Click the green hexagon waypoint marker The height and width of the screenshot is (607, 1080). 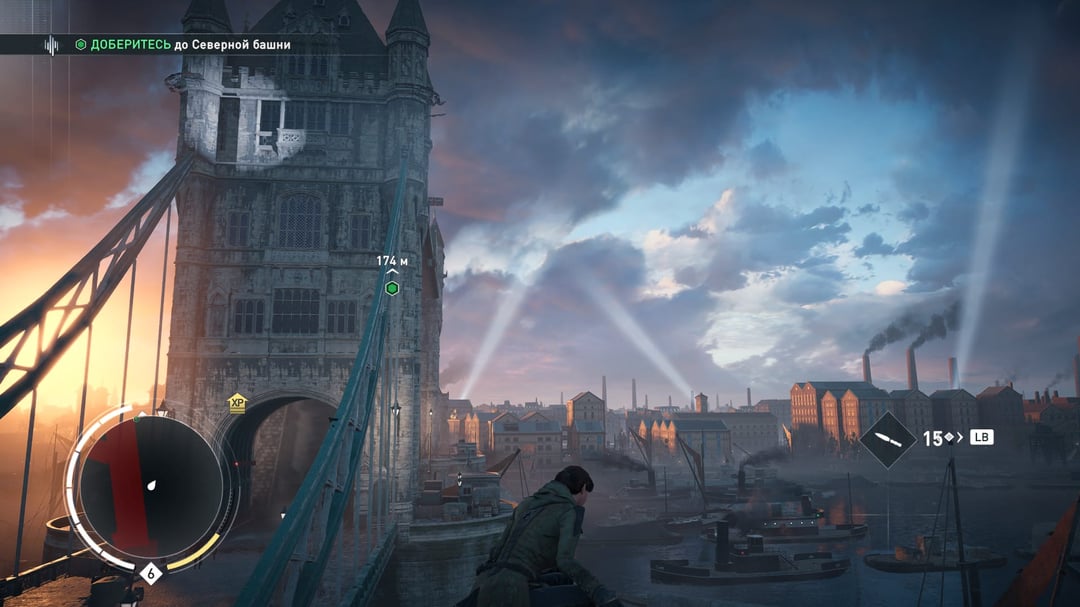tap(392, 288)
